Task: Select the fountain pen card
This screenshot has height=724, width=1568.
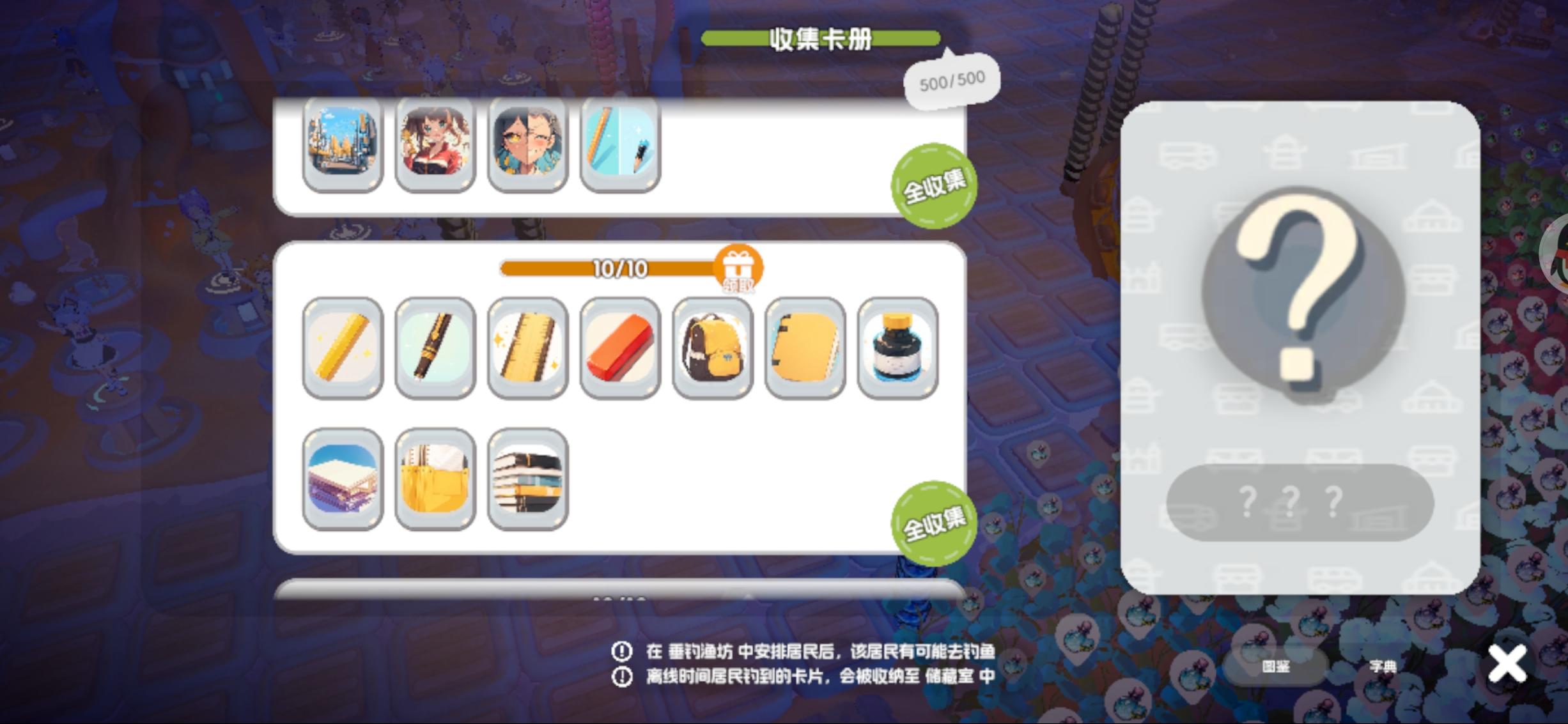Action: [435, 349]
